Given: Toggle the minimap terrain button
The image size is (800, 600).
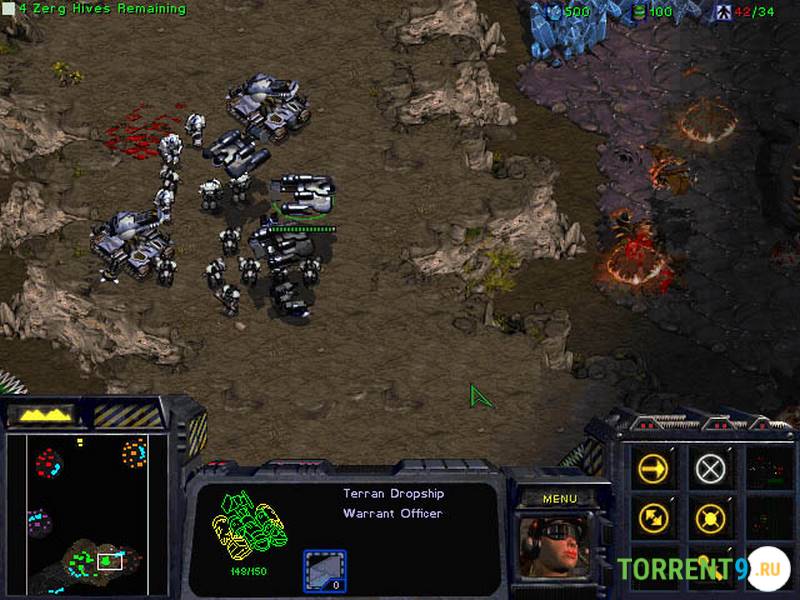Looking at the screenshot, I should 40,413.
